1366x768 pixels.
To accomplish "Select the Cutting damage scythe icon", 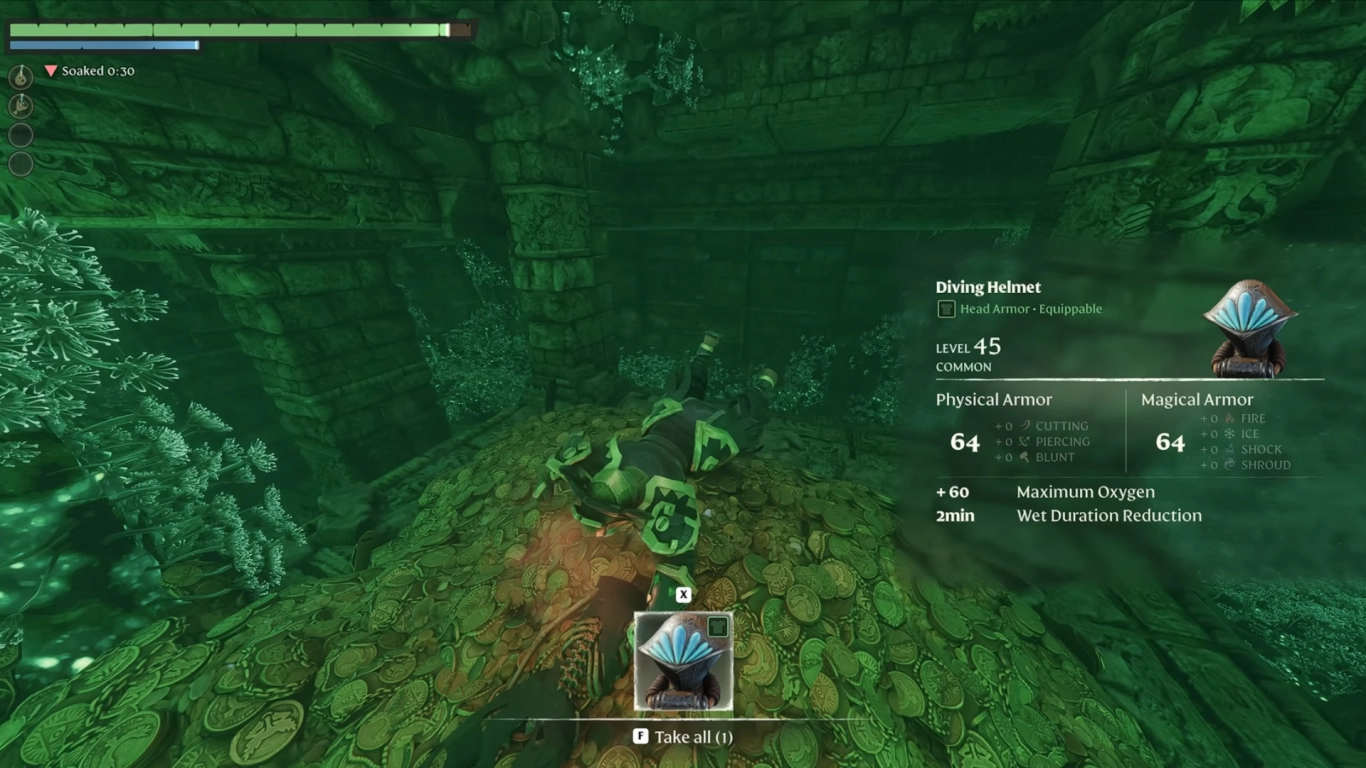I will (1025, 426).
